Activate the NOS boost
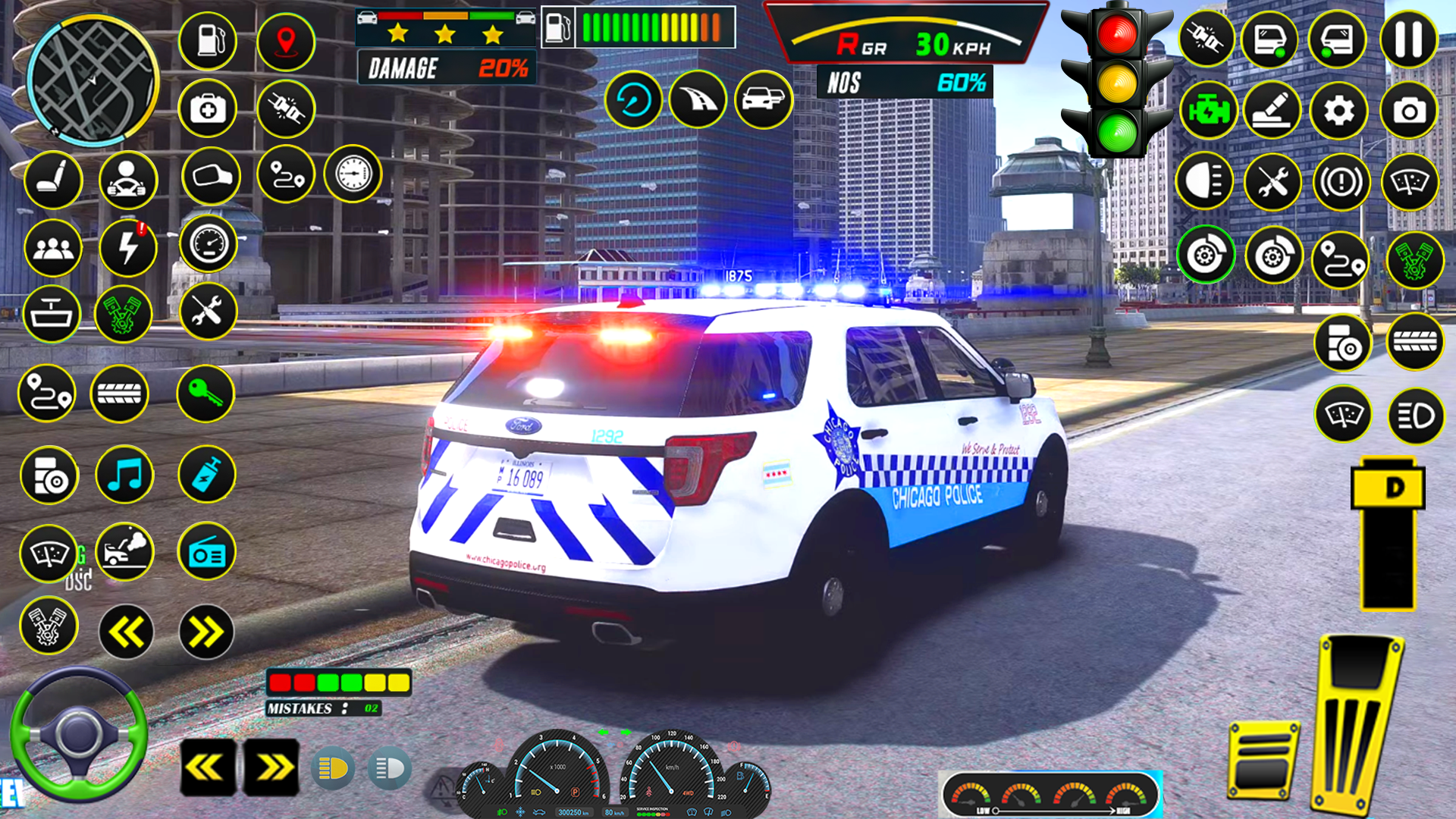 click(902, 81)
